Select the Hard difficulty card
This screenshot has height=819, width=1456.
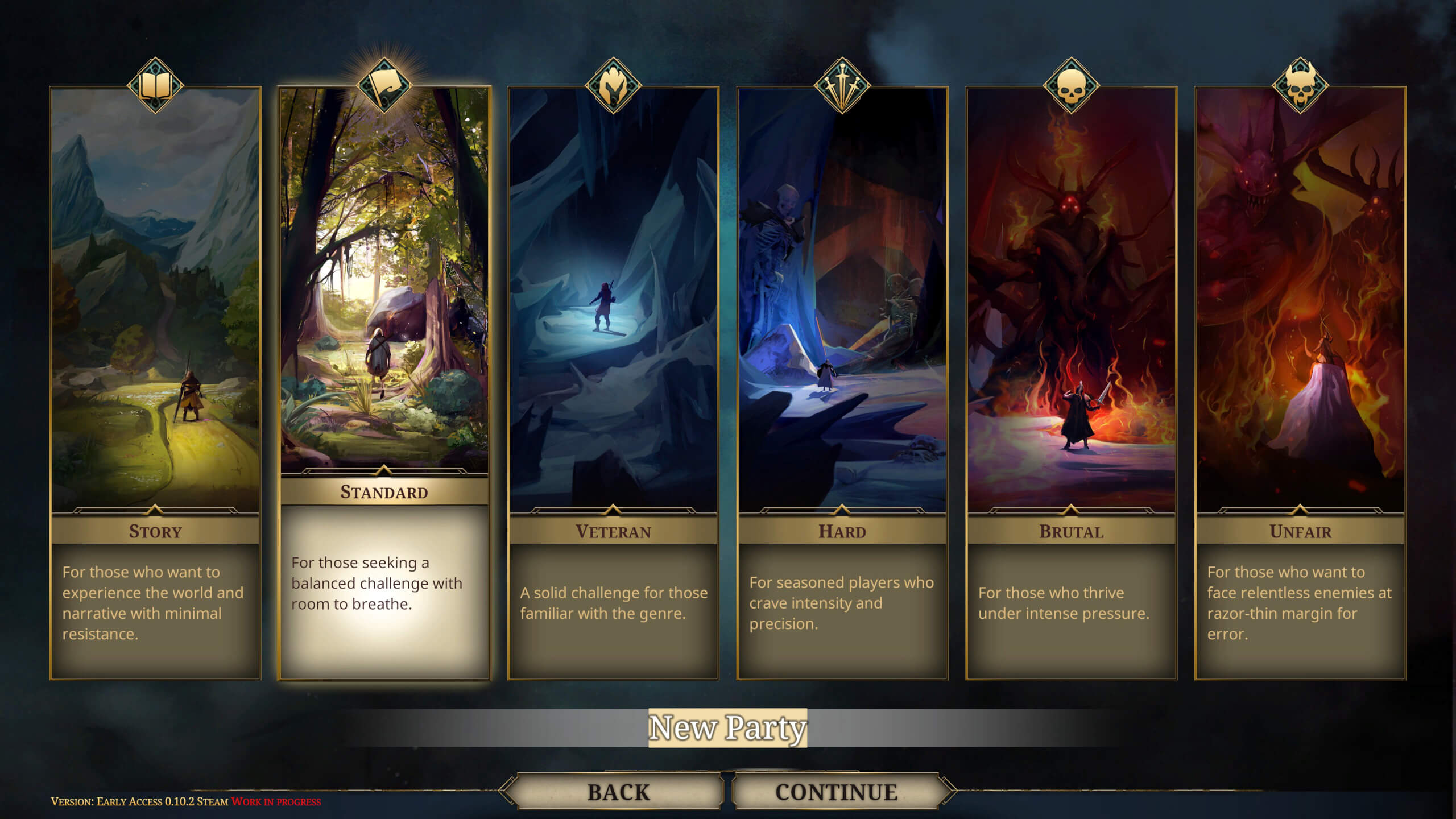tap(842, 381)
